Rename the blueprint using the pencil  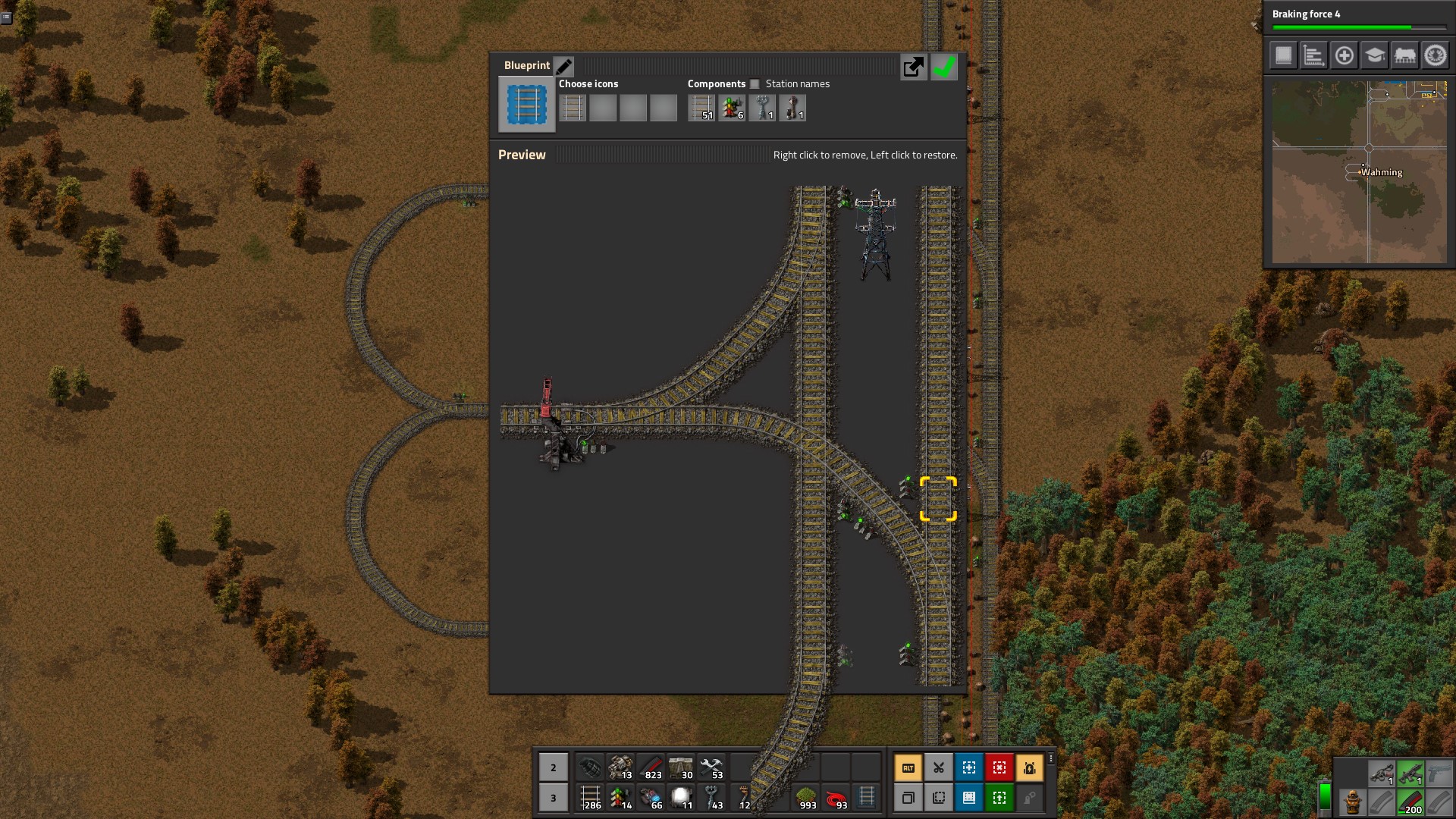(x=563, y=66)
